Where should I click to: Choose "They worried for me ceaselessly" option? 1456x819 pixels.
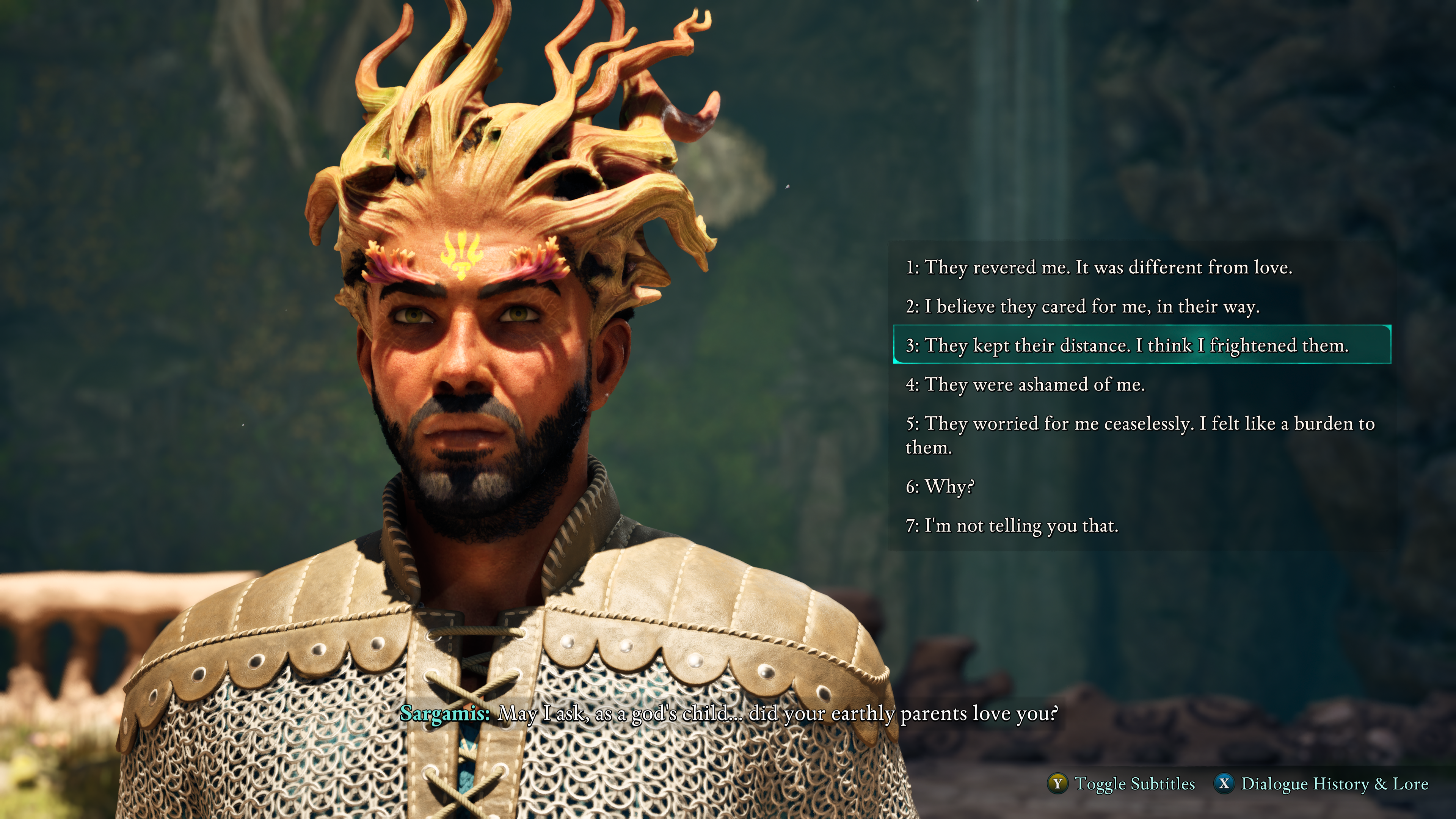[1139, 435]
